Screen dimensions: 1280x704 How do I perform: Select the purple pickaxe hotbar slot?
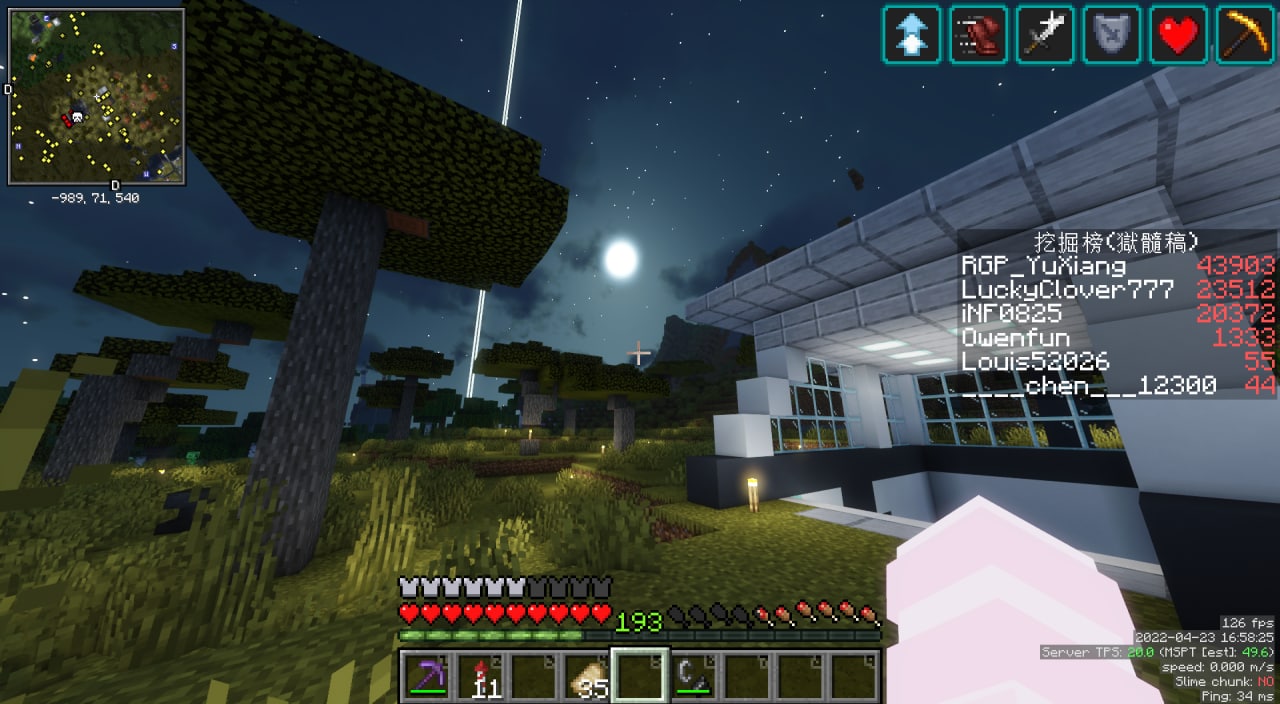[x=426, y=676]
